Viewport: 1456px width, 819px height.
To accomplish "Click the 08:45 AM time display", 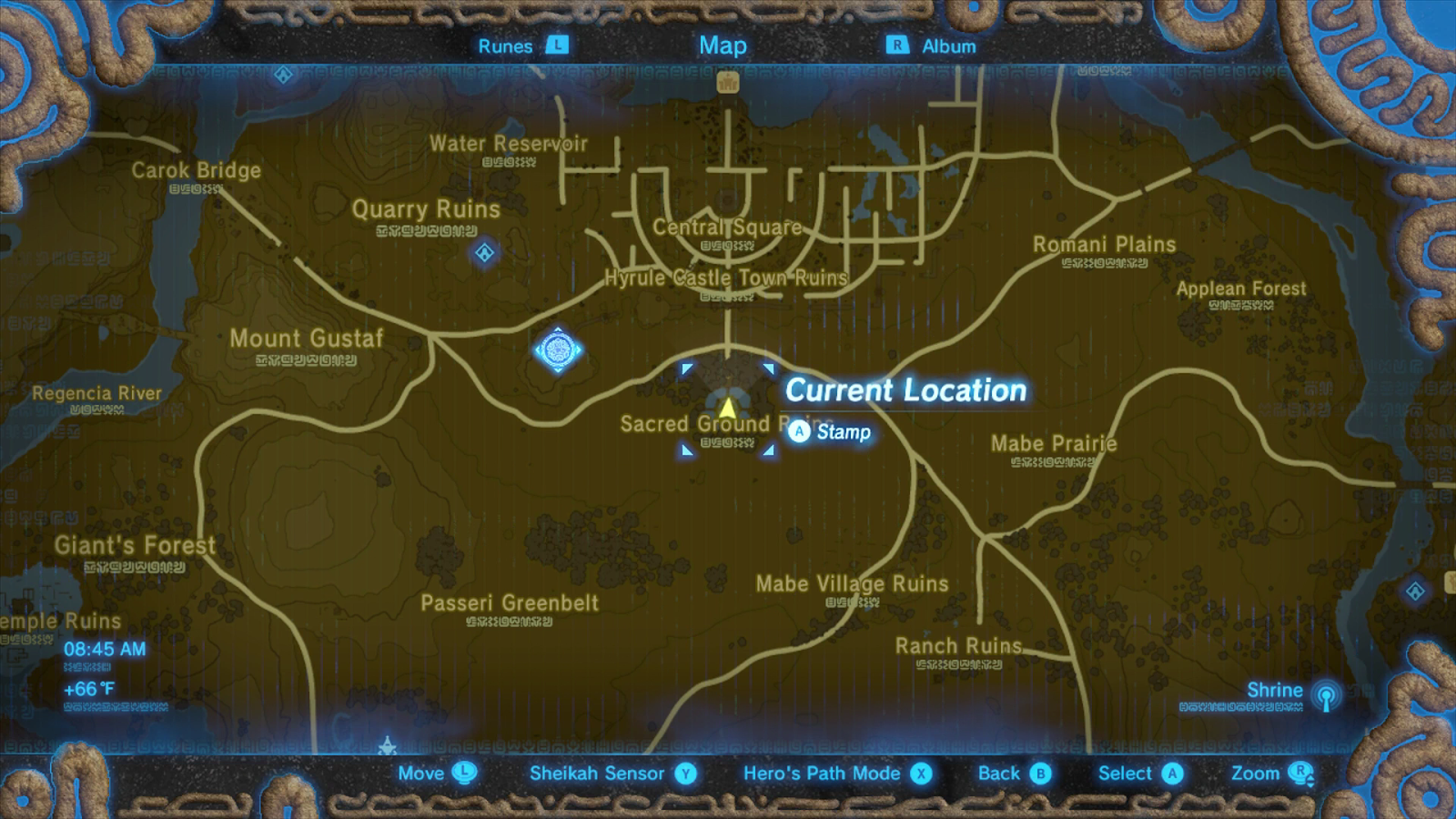I will 106,651.
